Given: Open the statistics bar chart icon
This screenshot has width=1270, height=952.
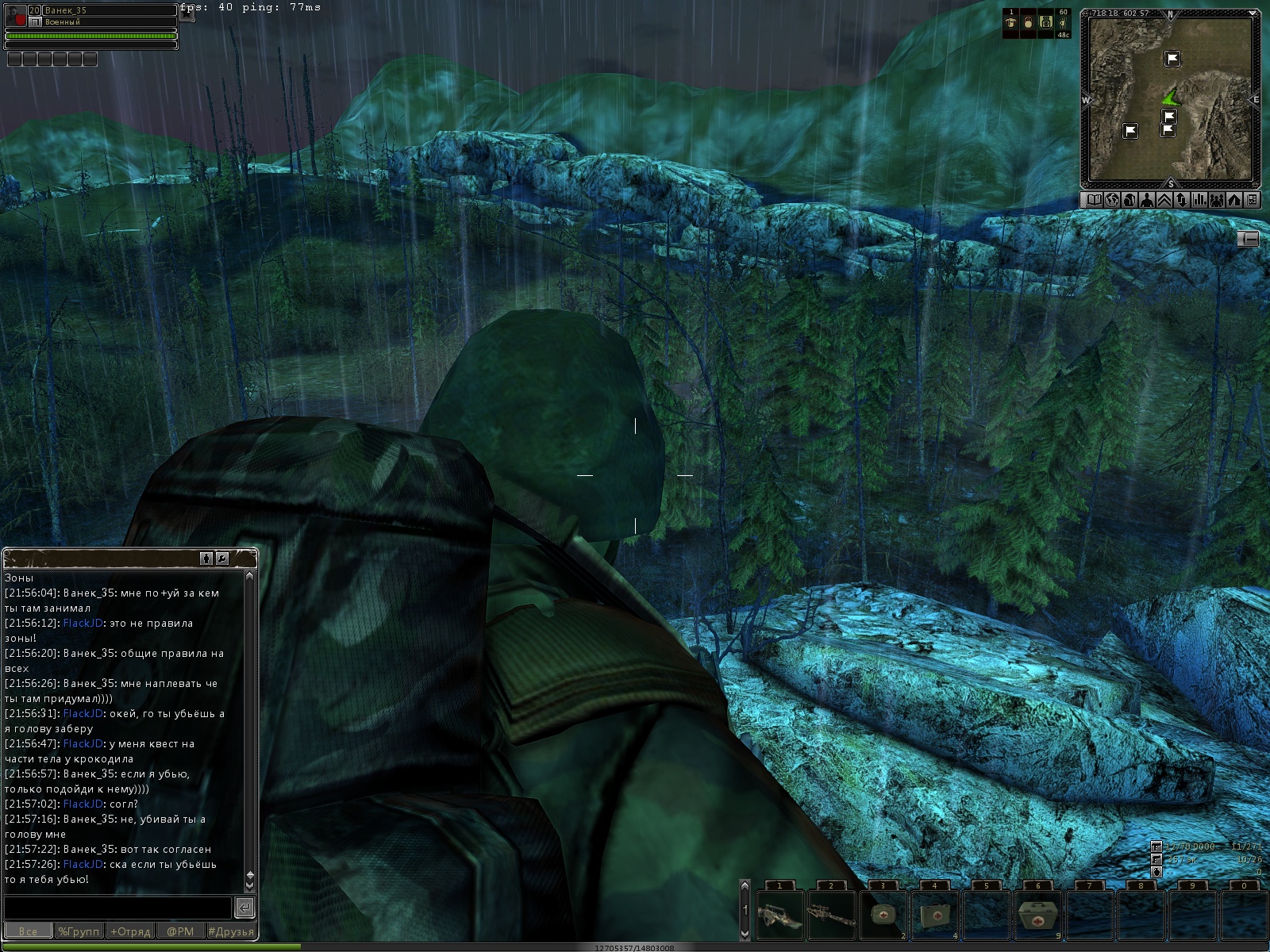Looking at the screenshot, I should click(x=1199, y=200).
